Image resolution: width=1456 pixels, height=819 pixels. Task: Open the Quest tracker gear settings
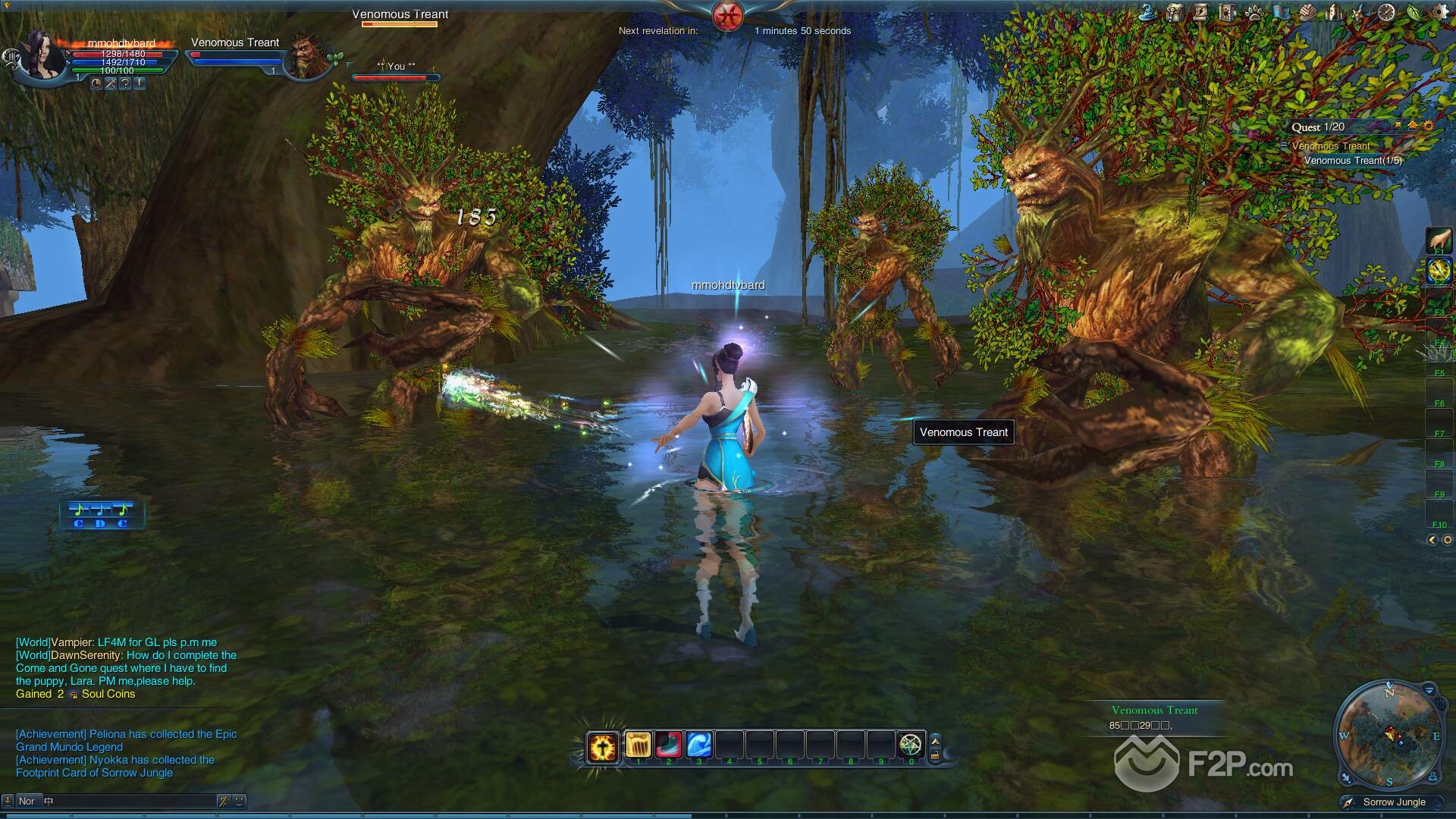(x=1429, y=127)
